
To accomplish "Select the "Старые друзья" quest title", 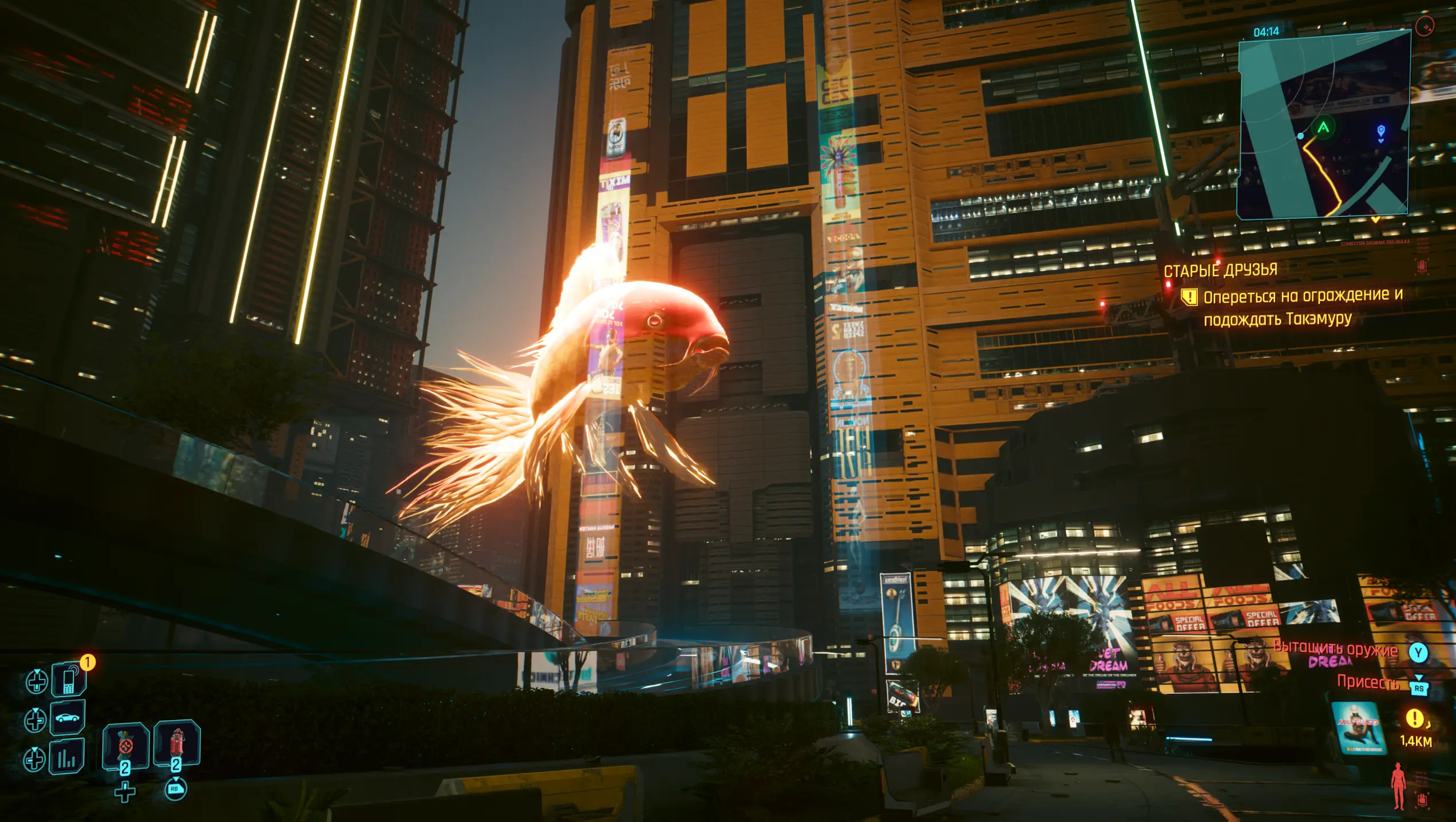I will 1220,270.
